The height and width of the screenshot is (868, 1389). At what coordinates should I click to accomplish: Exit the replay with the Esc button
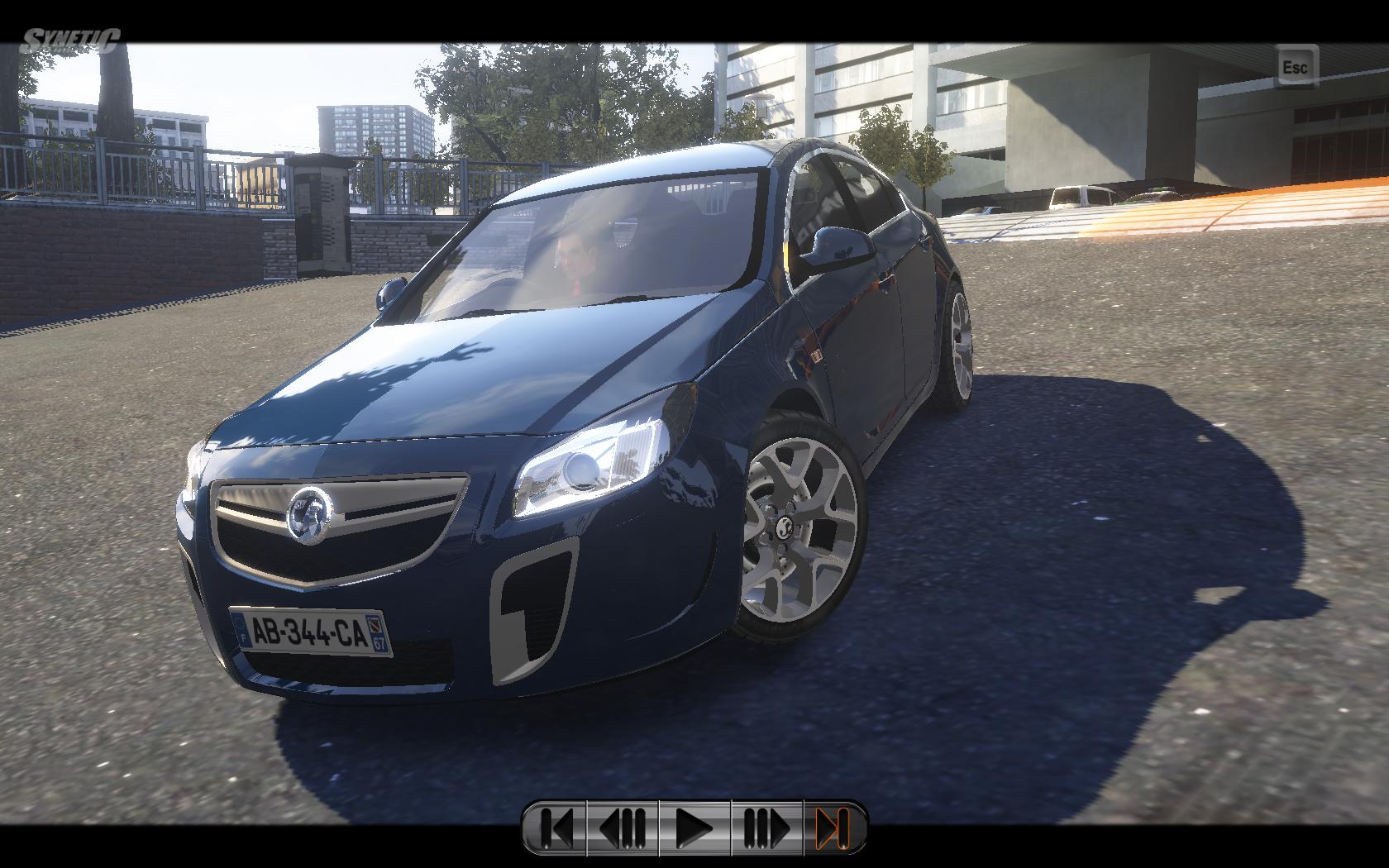[1294, 67]
